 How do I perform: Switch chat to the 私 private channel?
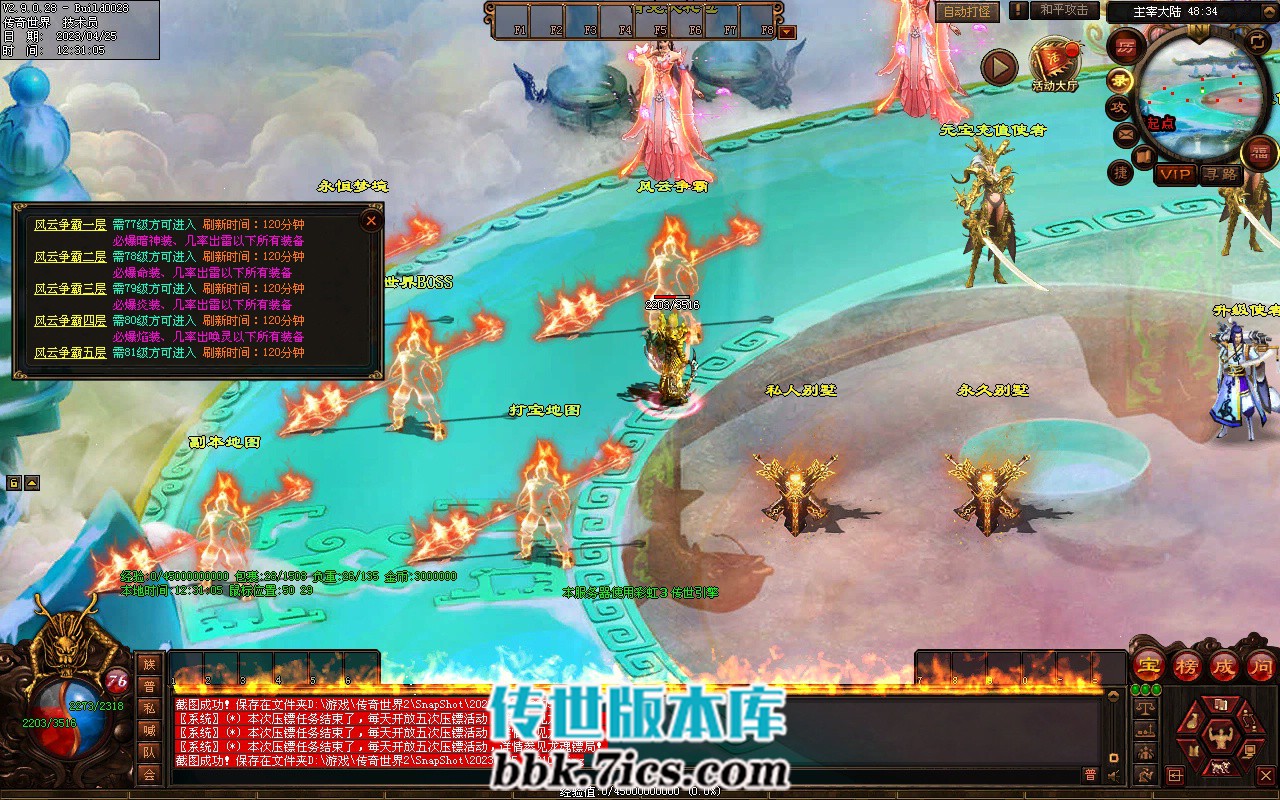coord(149,708)
